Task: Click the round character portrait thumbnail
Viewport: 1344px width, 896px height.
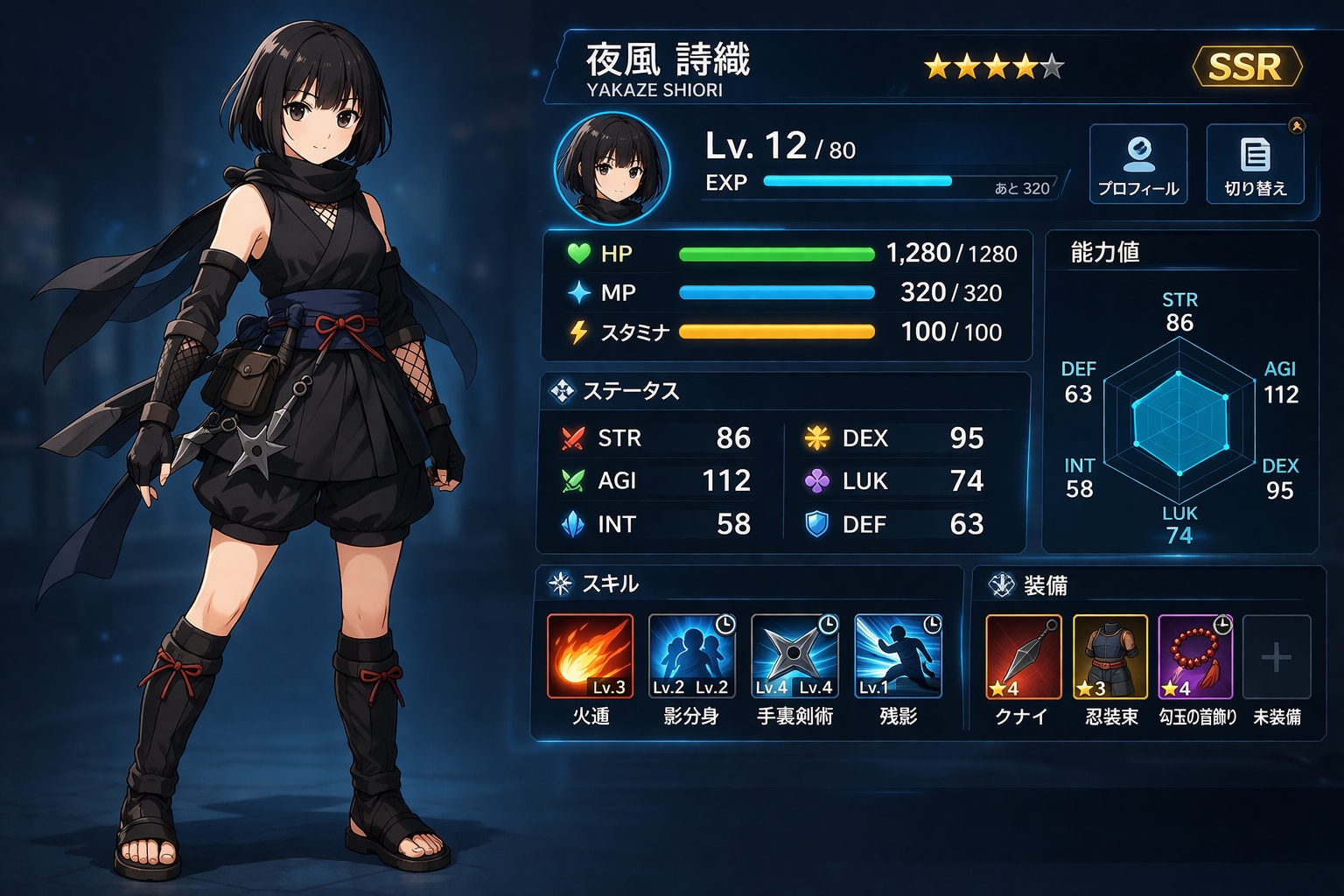Action: [612, 167]
